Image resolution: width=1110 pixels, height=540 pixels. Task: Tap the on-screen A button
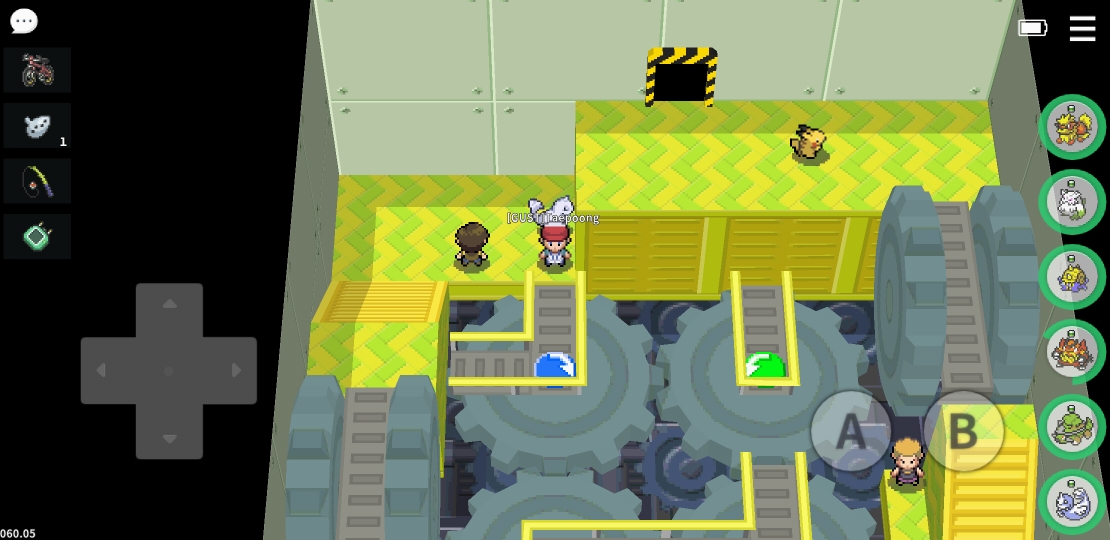tap(850, 431)
